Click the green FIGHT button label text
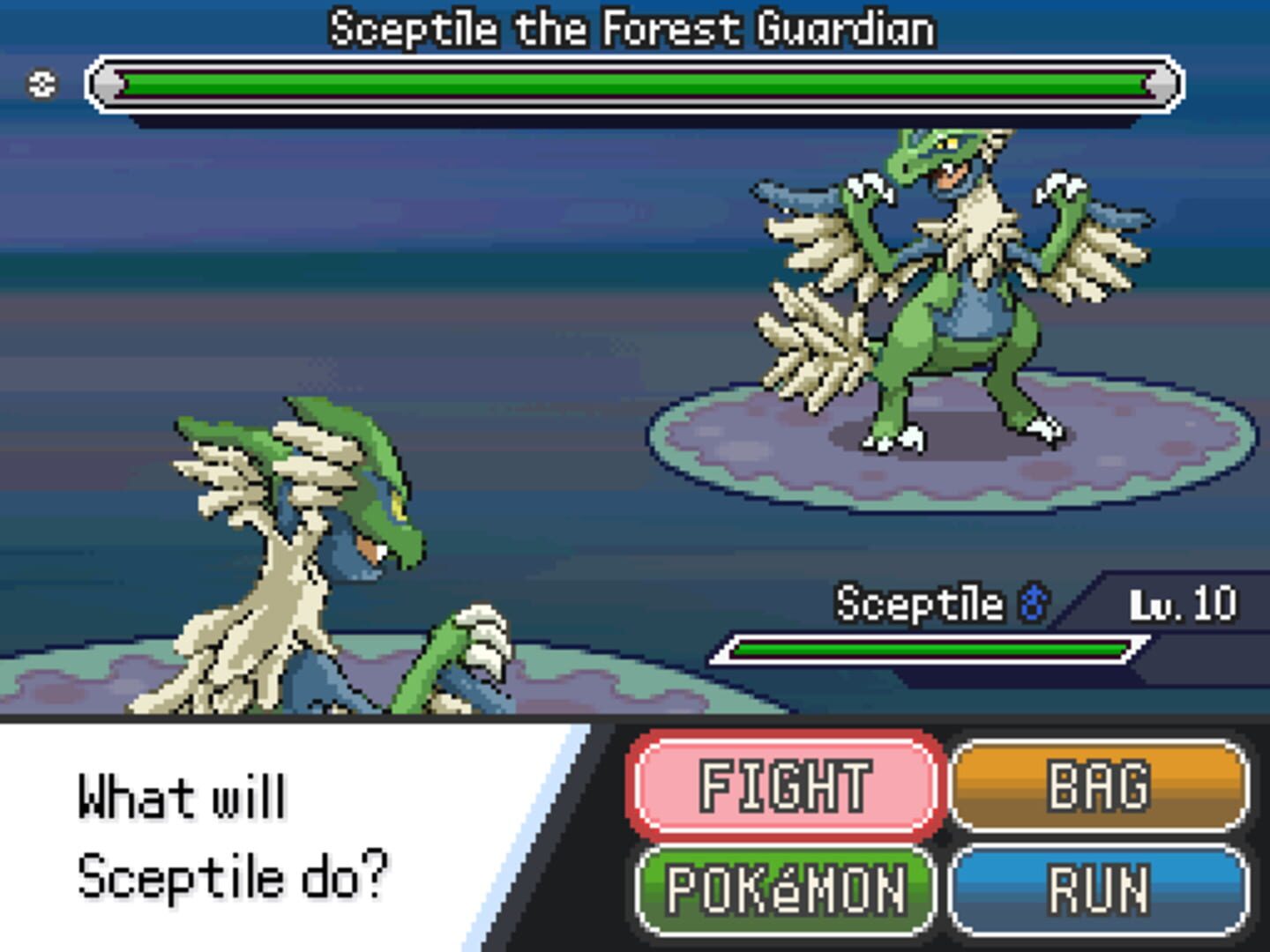 (x=783, y=783)
